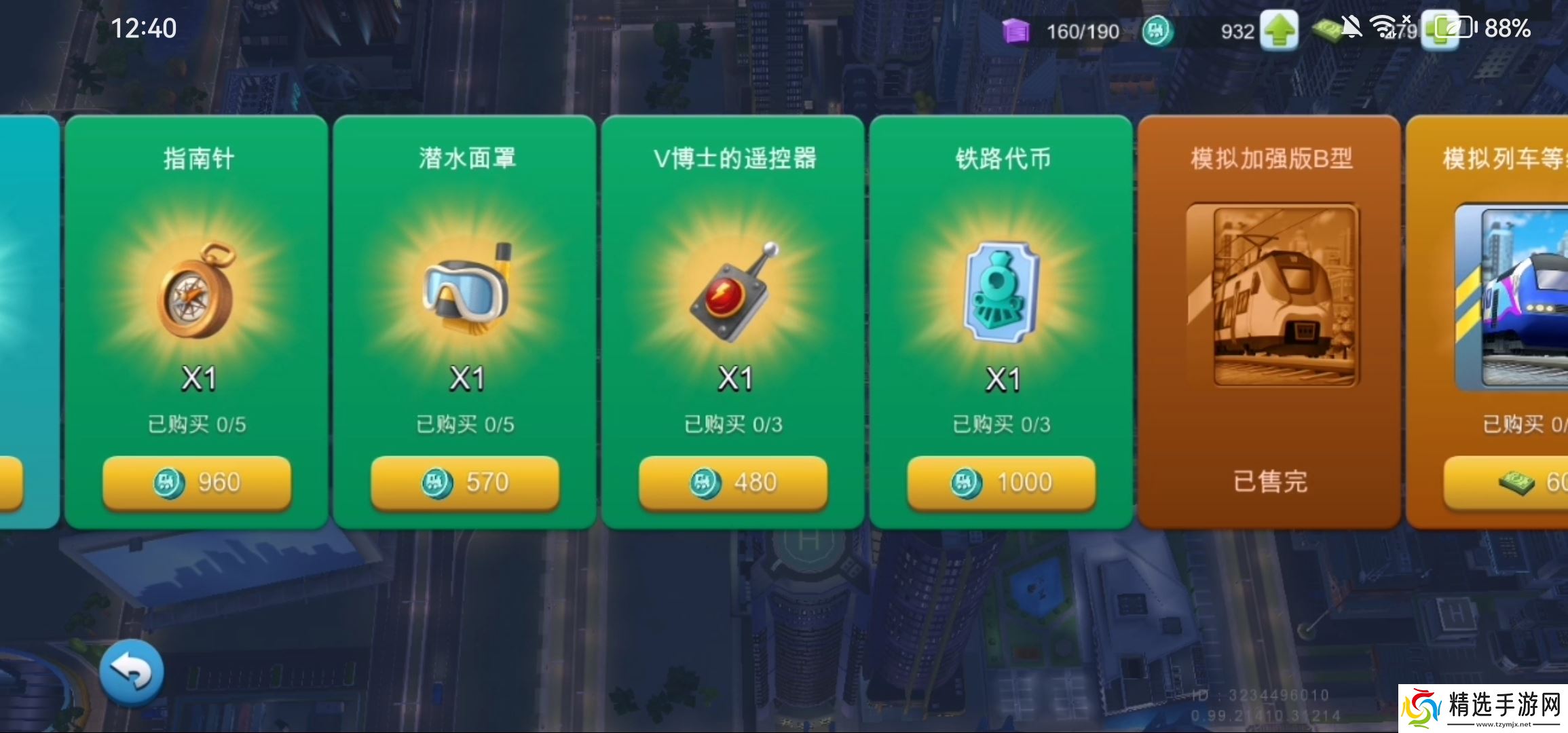Go back with the blue arrow button

(132, 672)
